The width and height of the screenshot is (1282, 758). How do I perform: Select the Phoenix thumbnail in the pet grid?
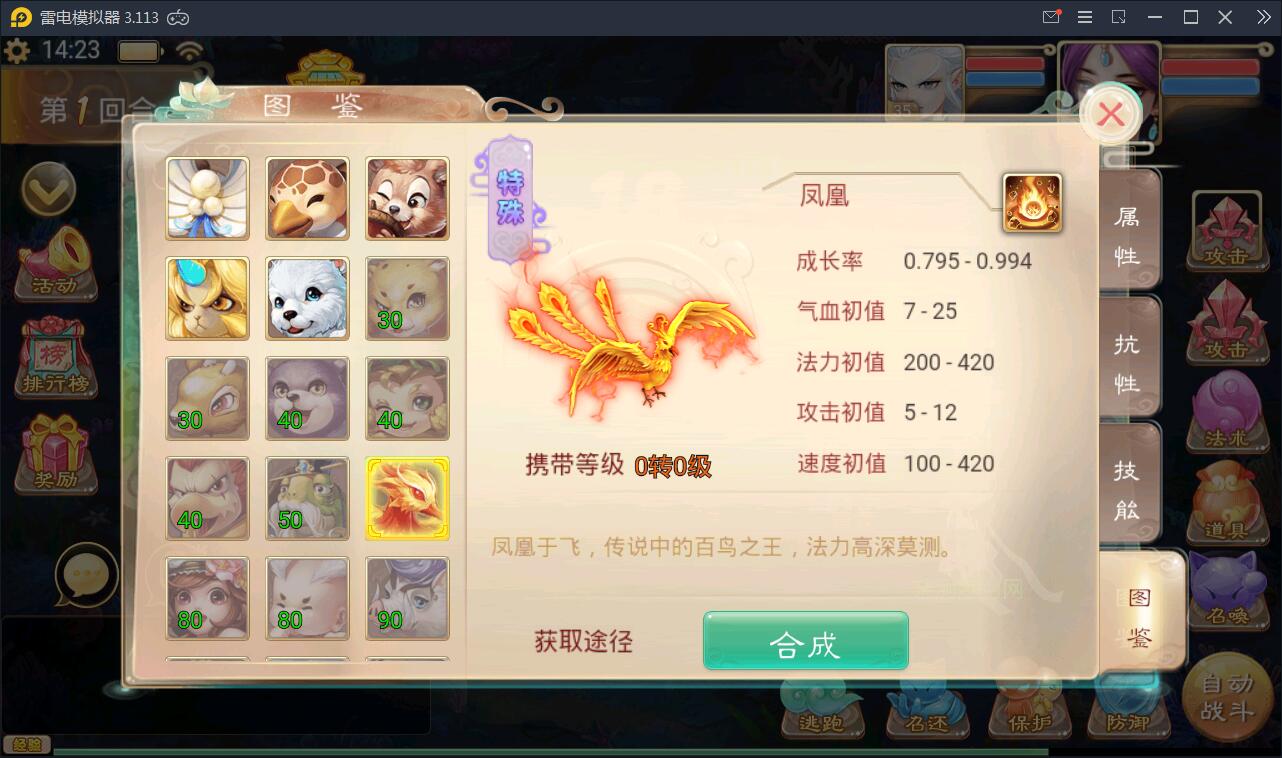click(x=407, y=498)
